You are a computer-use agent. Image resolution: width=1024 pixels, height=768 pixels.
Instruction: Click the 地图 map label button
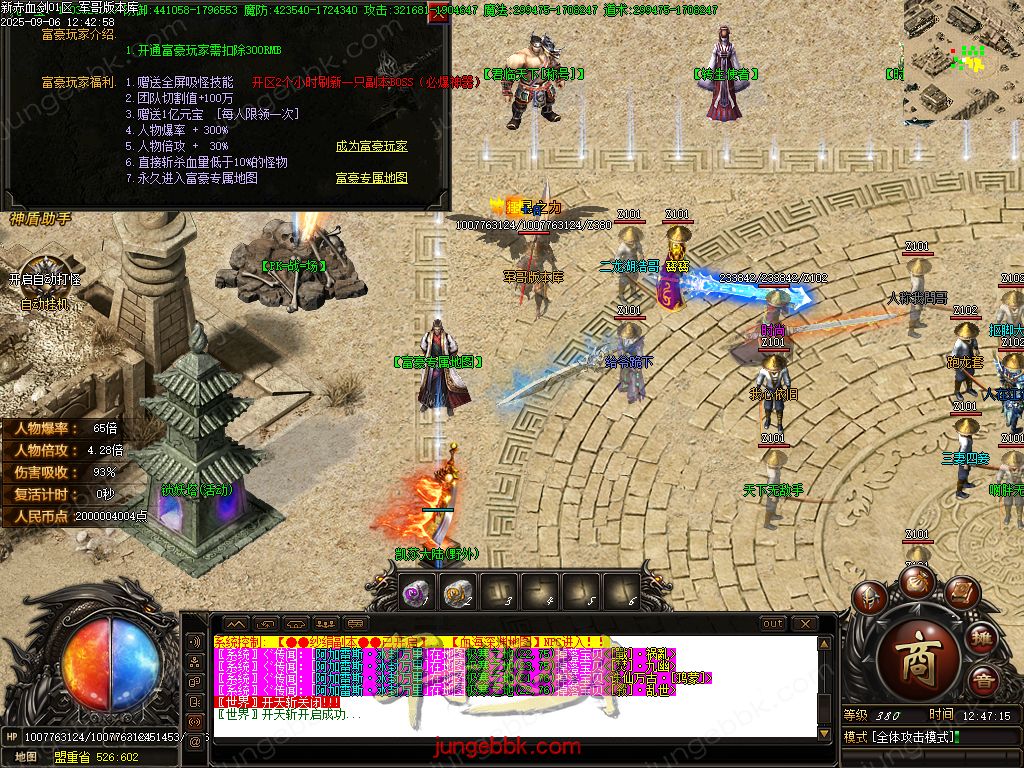(x=26, y=757)
